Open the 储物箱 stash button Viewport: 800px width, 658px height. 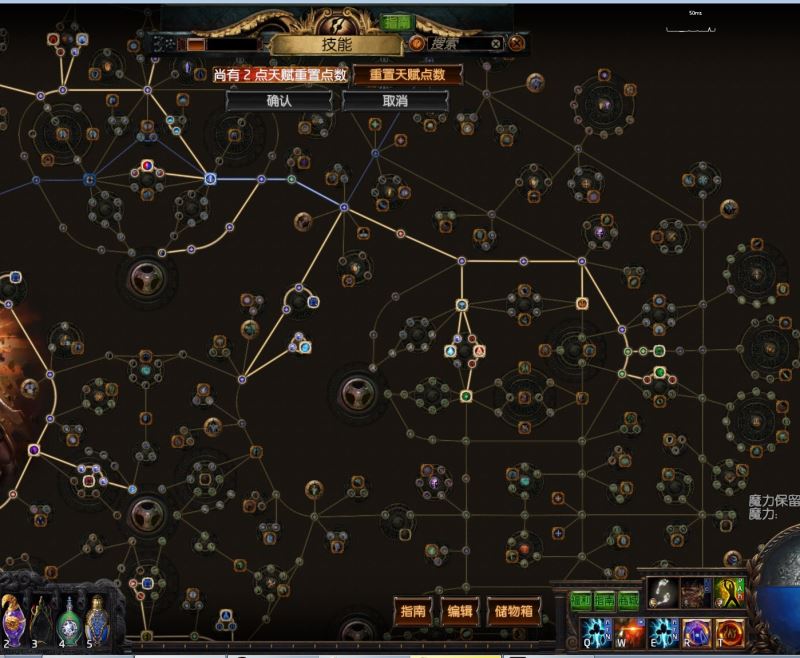pos(512,611)
